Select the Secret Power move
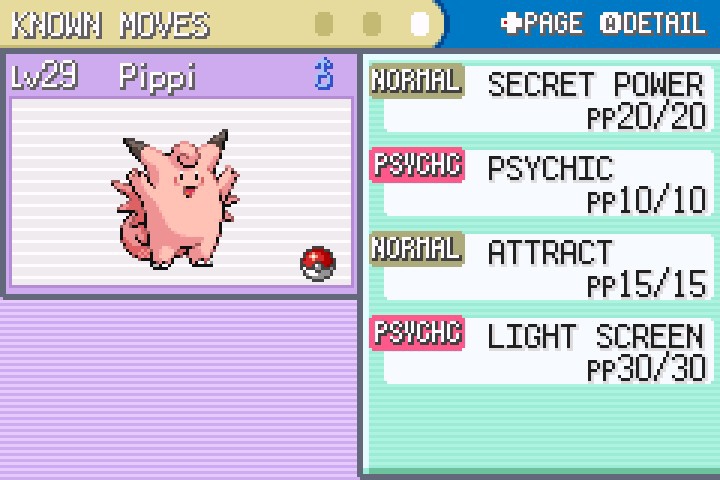 click(594, 85)
